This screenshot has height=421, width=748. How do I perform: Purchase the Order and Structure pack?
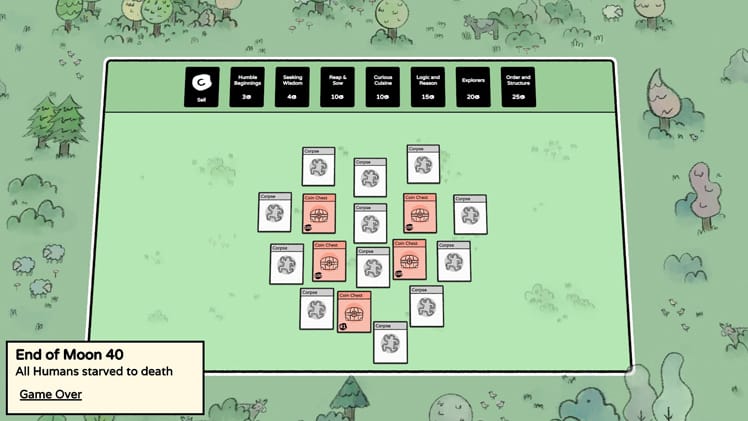click(518, 87)
